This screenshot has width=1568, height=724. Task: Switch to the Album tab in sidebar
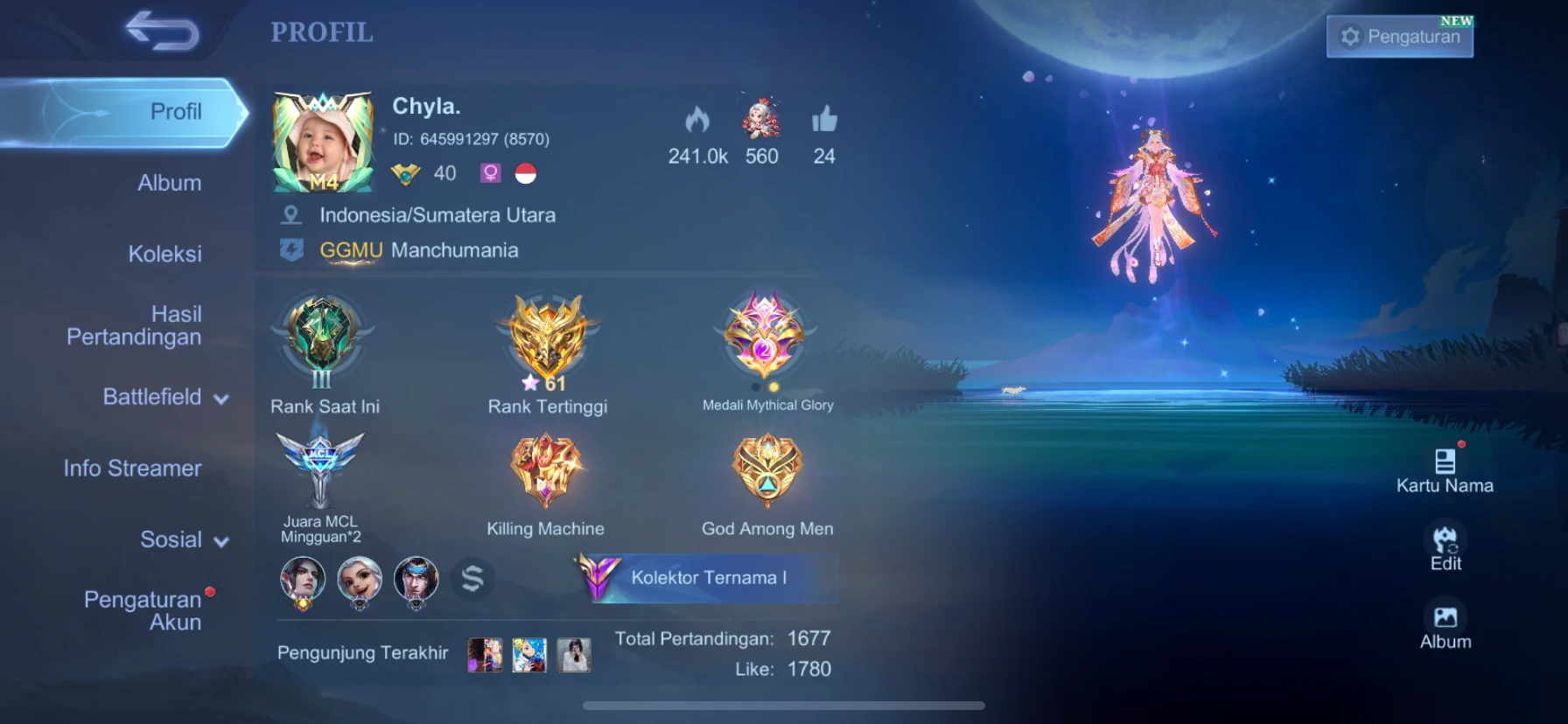(x=169, y=183)
